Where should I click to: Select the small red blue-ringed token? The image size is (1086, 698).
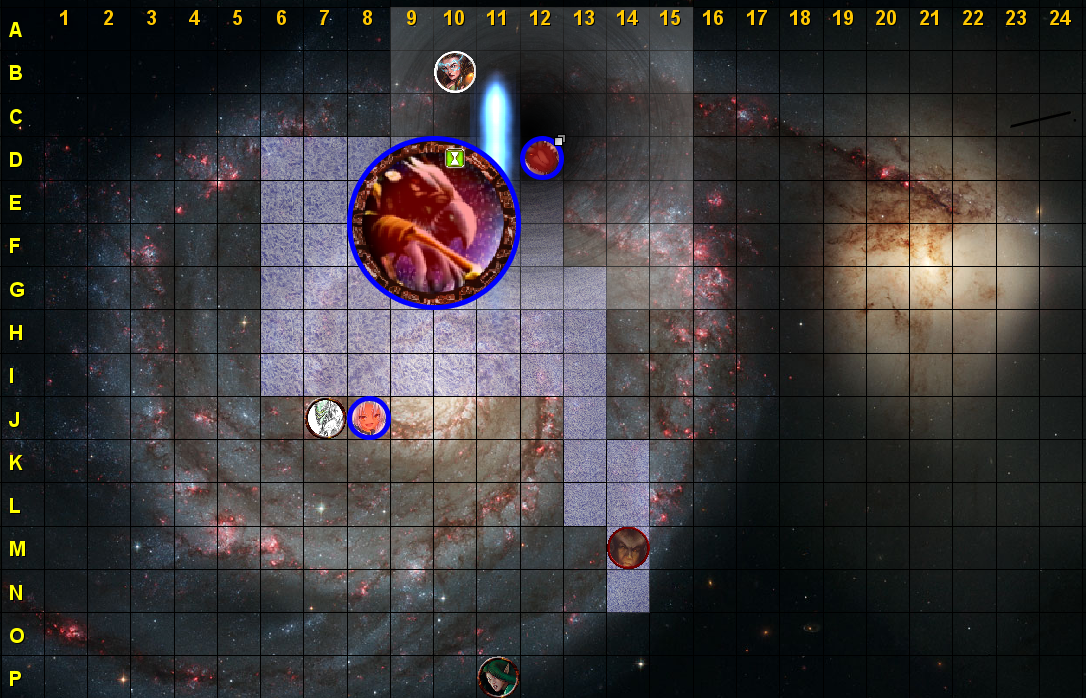(542, 158)
